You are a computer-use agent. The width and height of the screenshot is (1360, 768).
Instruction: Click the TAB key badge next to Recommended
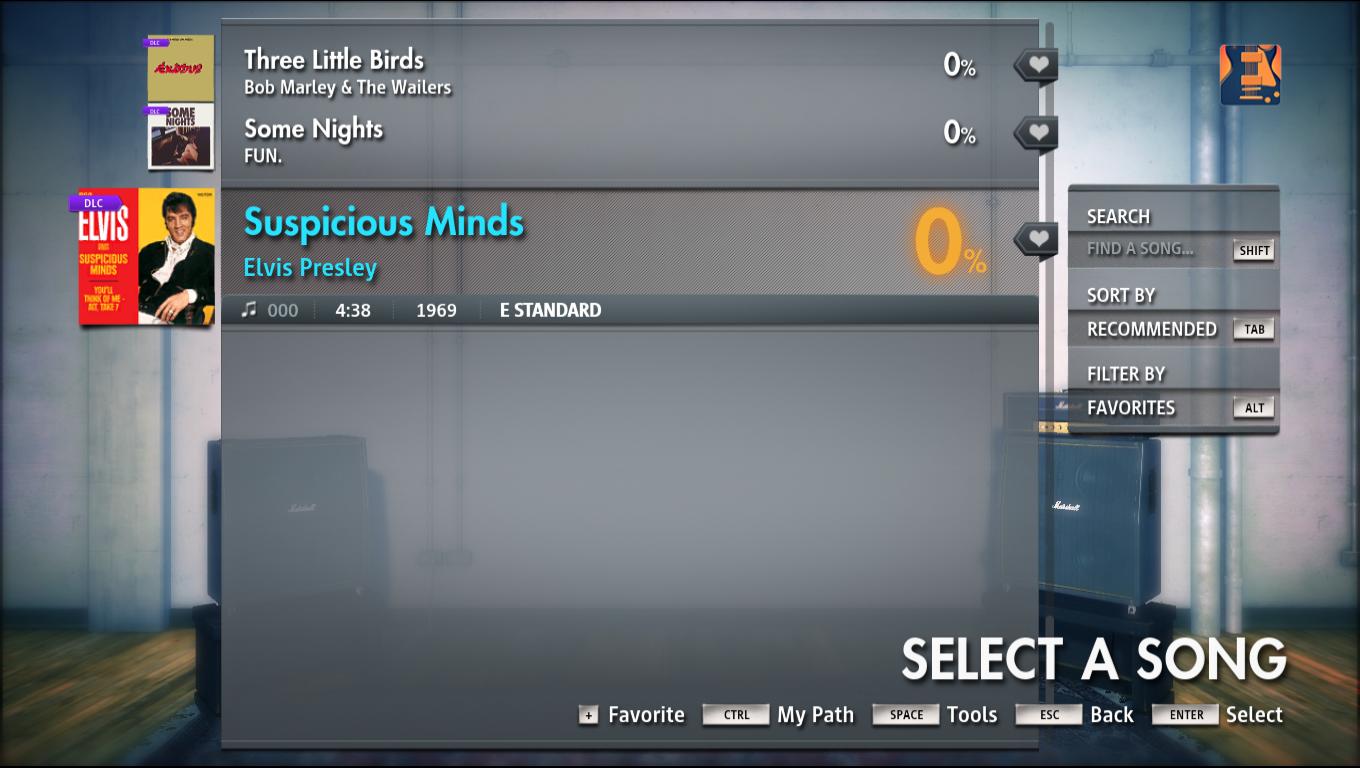click(x=1254, y=328)
